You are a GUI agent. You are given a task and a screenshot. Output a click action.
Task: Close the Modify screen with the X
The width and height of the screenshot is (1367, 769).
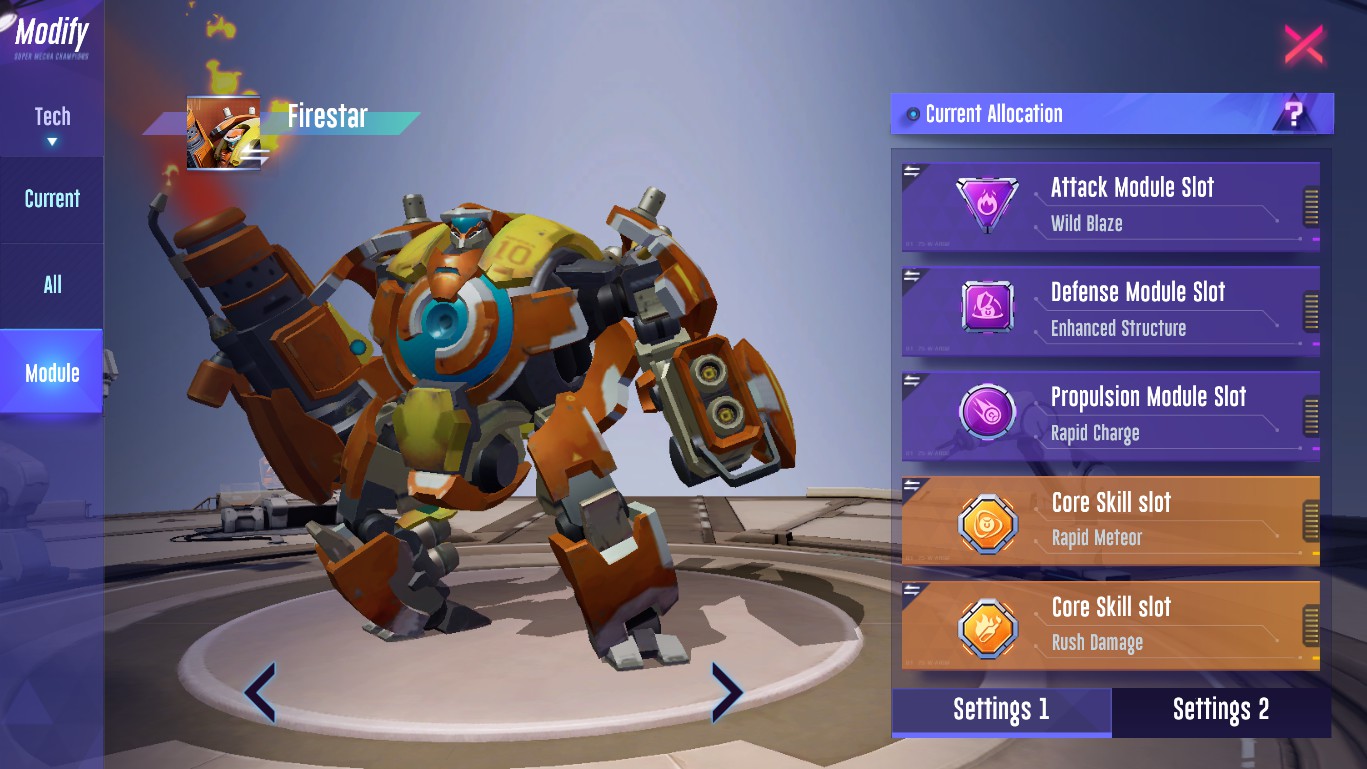[x=1303, y=45]
